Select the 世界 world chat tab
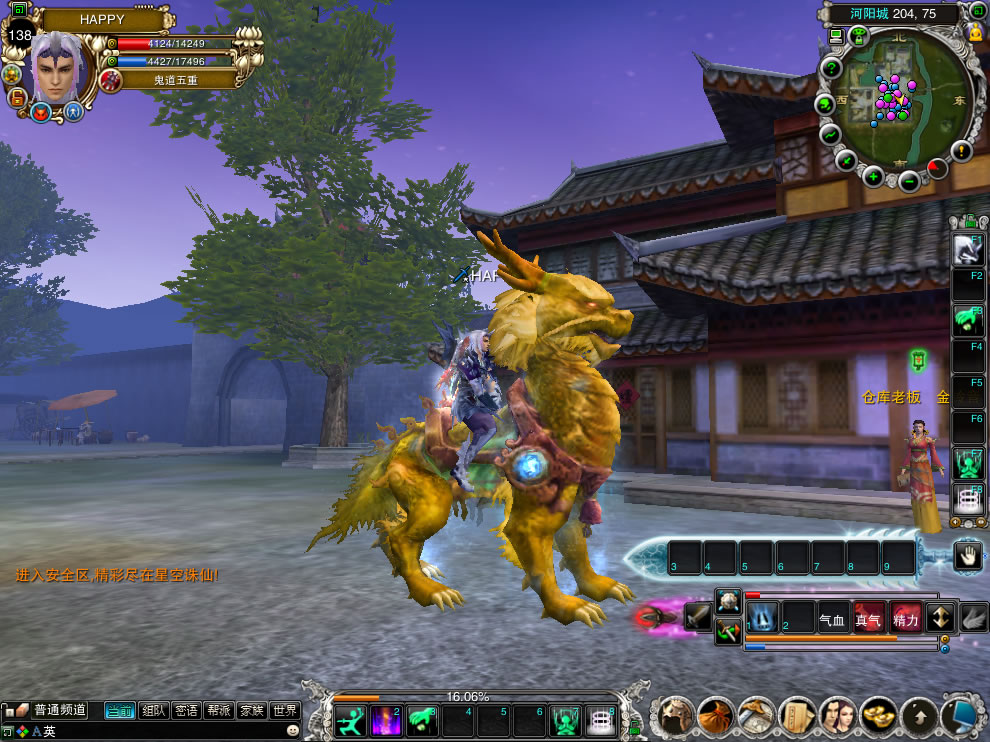The height and width of the screenshot is (742, 990). [x=285, y=711]
